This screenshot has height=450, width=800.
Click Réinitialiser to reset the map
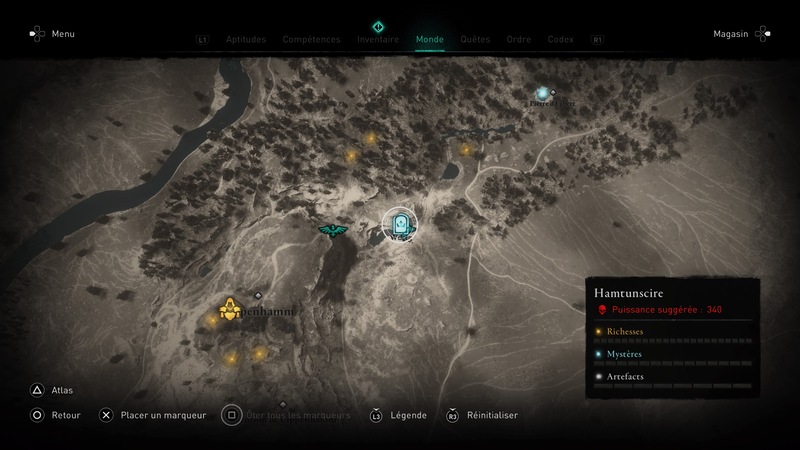click(490, 415)
